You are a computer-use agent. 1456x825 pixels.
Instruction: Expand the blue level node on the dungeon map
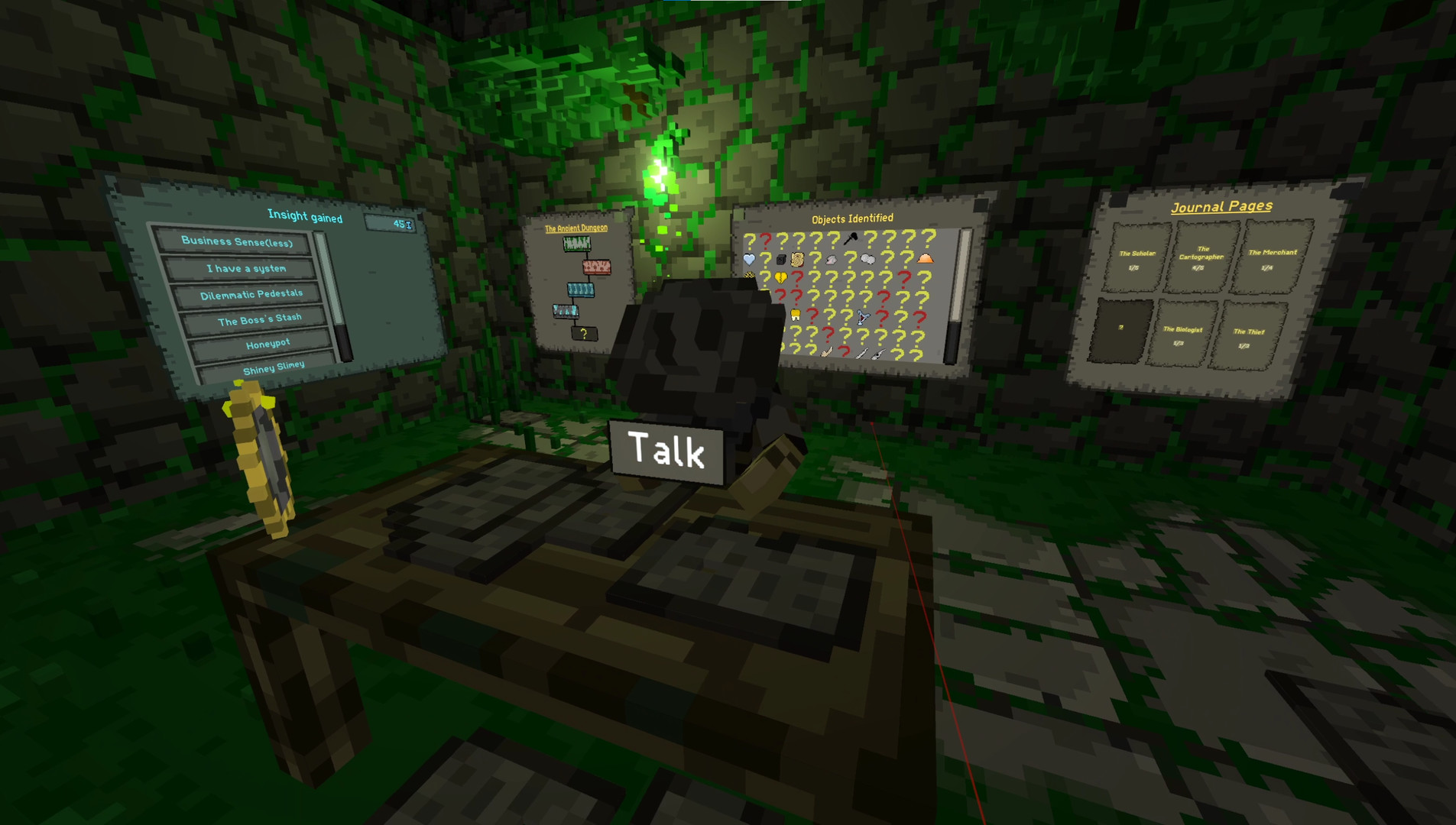pyautogui.click(x=580, y=290)
